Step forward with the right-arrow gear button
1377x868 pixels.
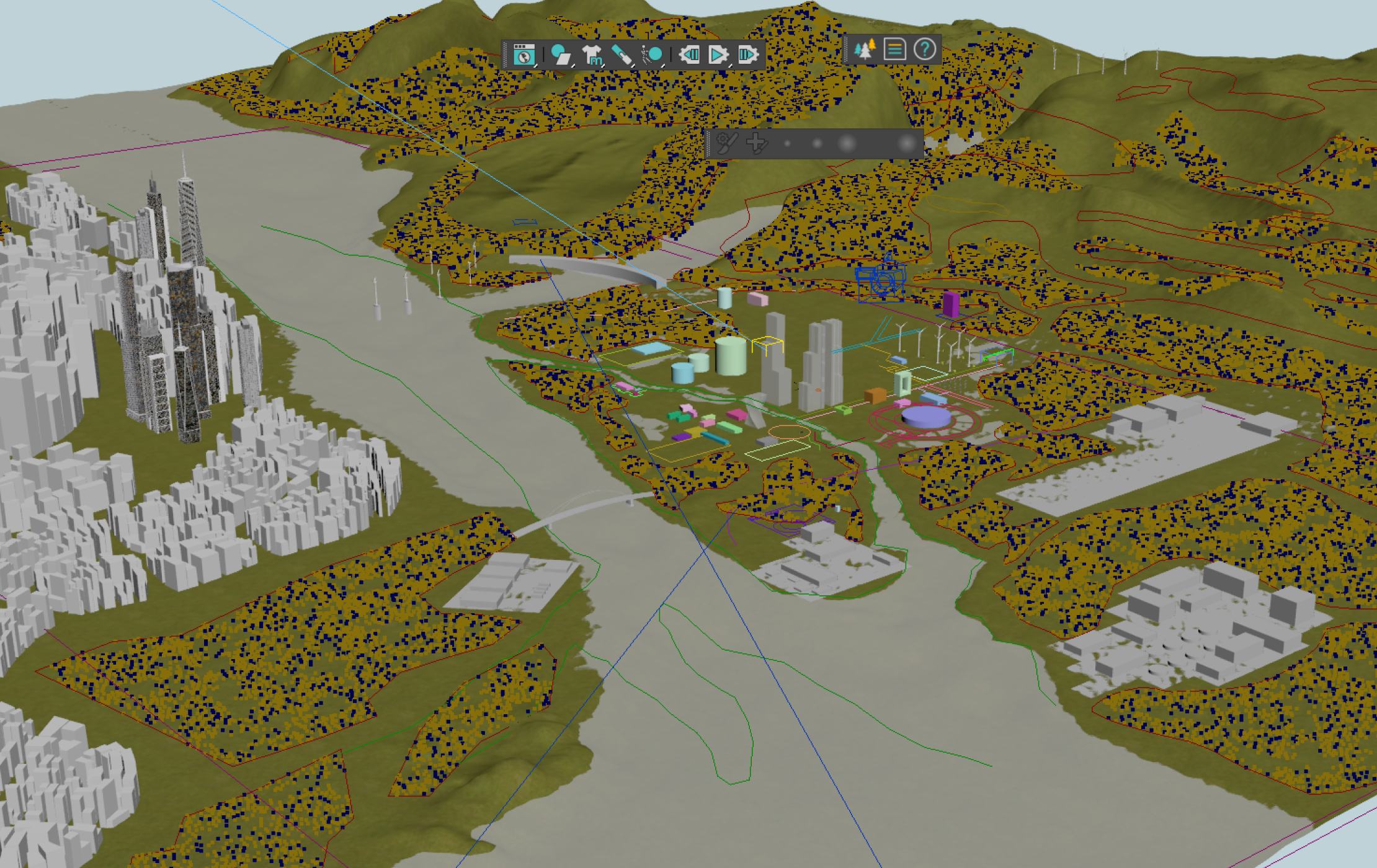click(747, 55)
